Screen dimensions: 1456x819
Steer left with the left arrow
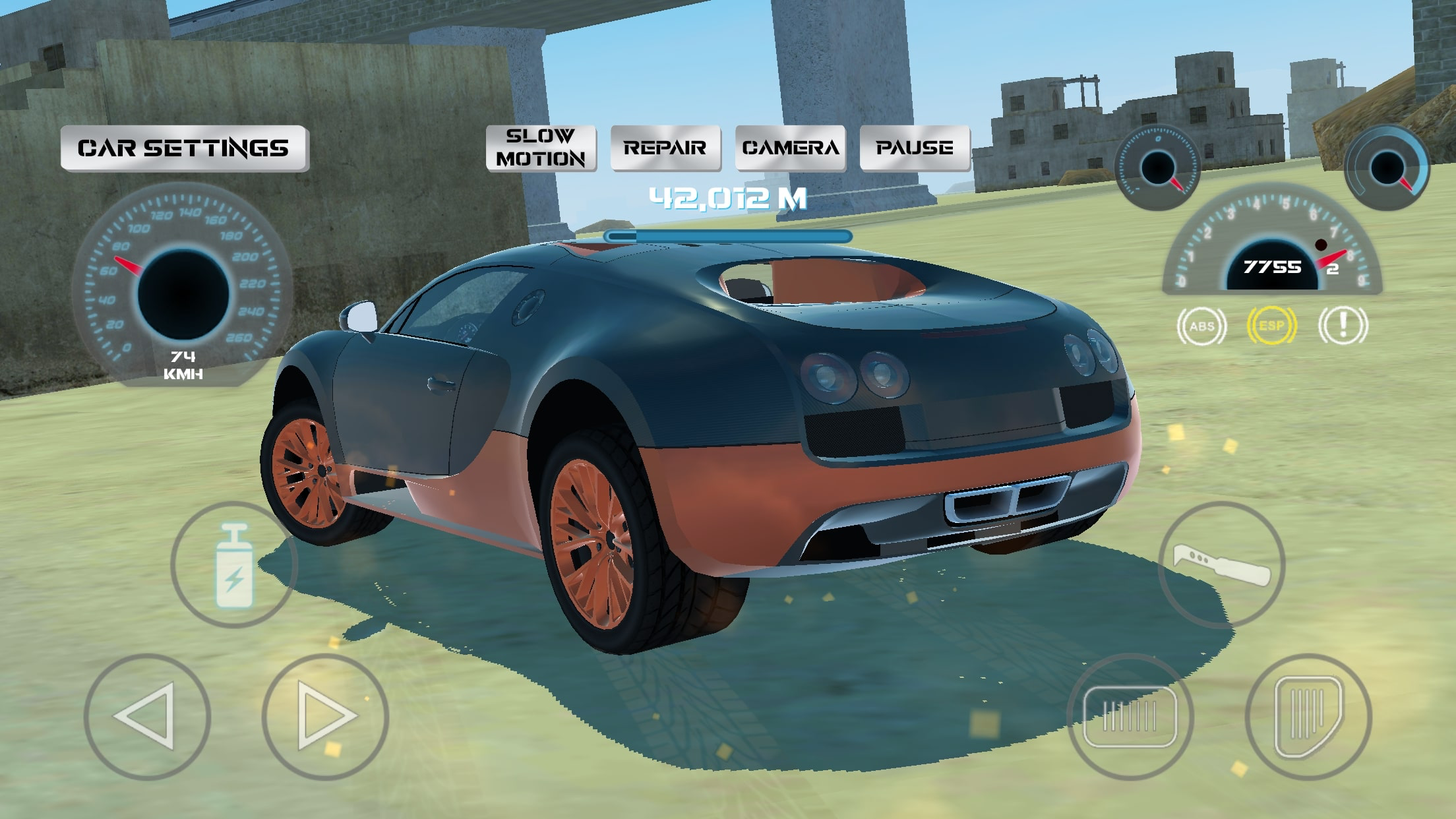[146, 716]
